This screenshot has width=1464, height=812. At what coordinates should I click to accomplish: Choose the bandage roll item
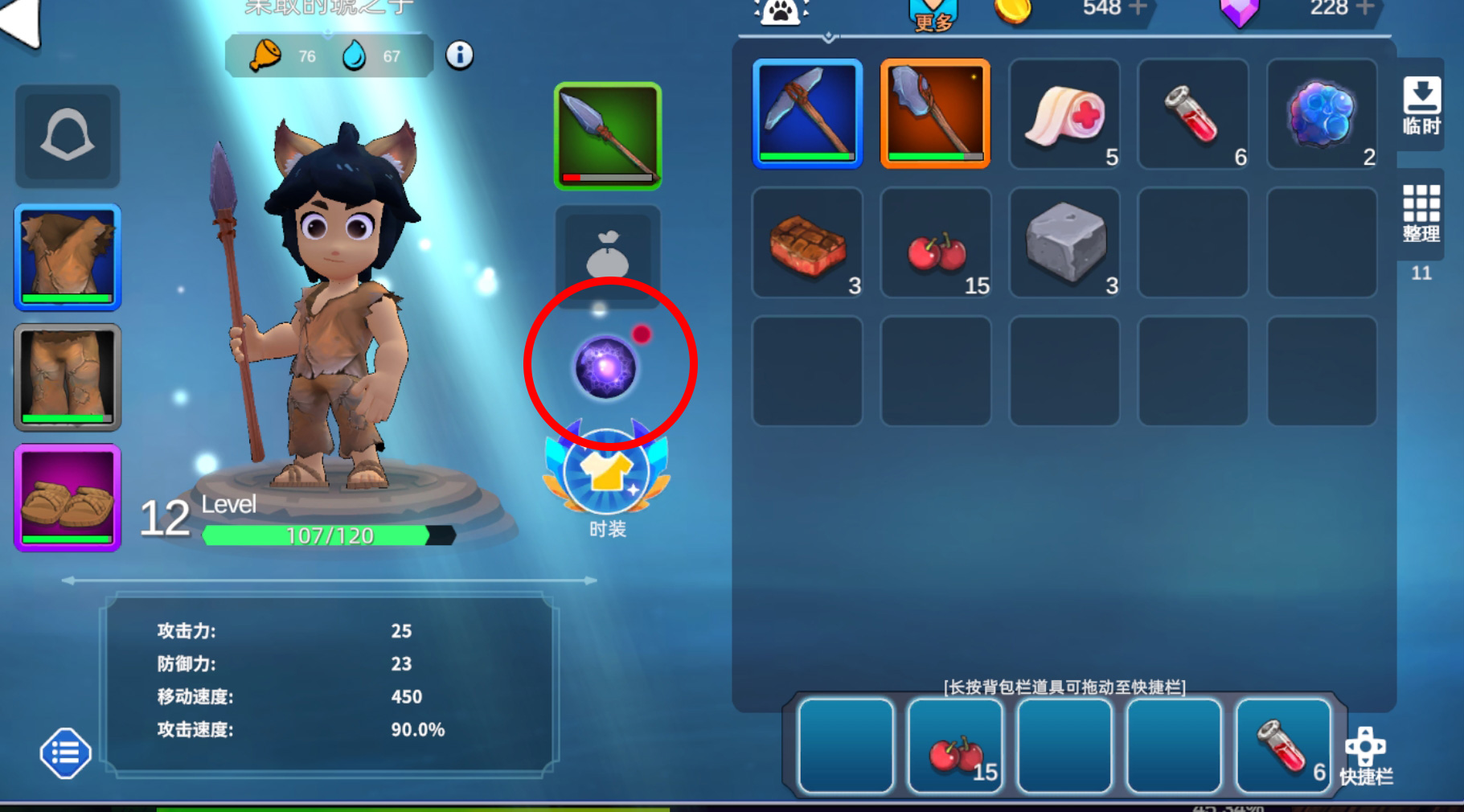click(1064, 113)
